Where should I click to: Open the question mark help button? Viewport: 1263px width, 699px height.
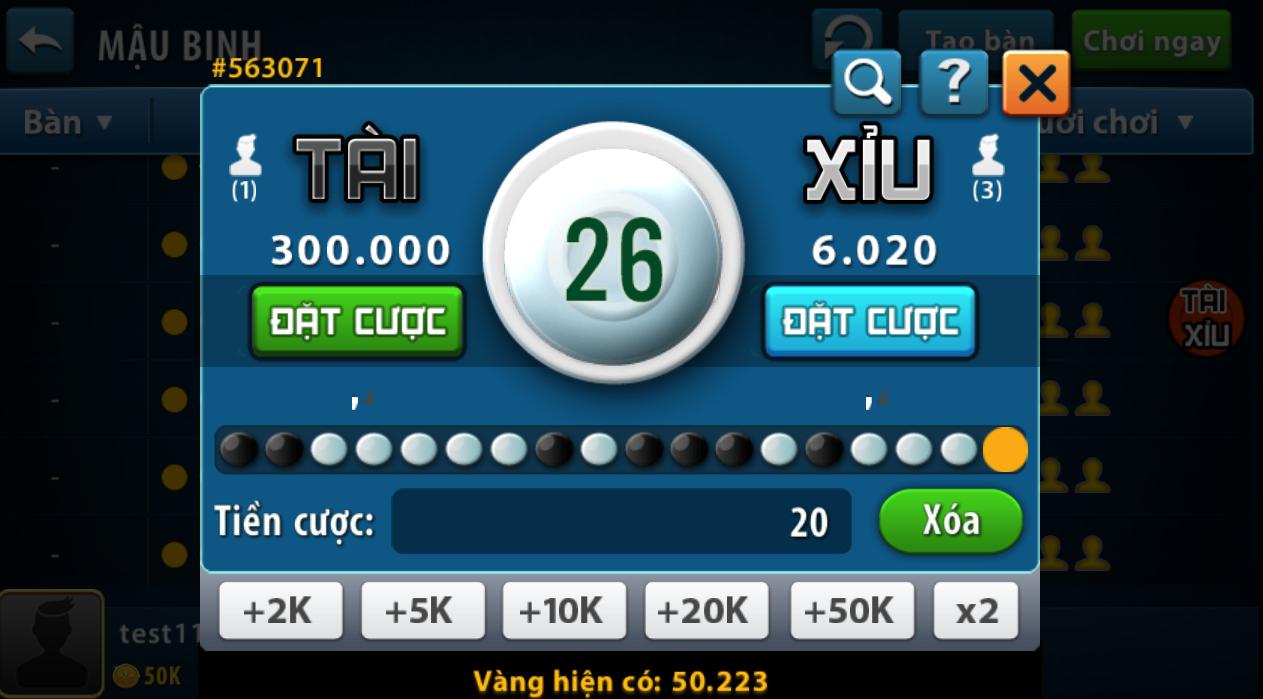[x=953, y=84]
